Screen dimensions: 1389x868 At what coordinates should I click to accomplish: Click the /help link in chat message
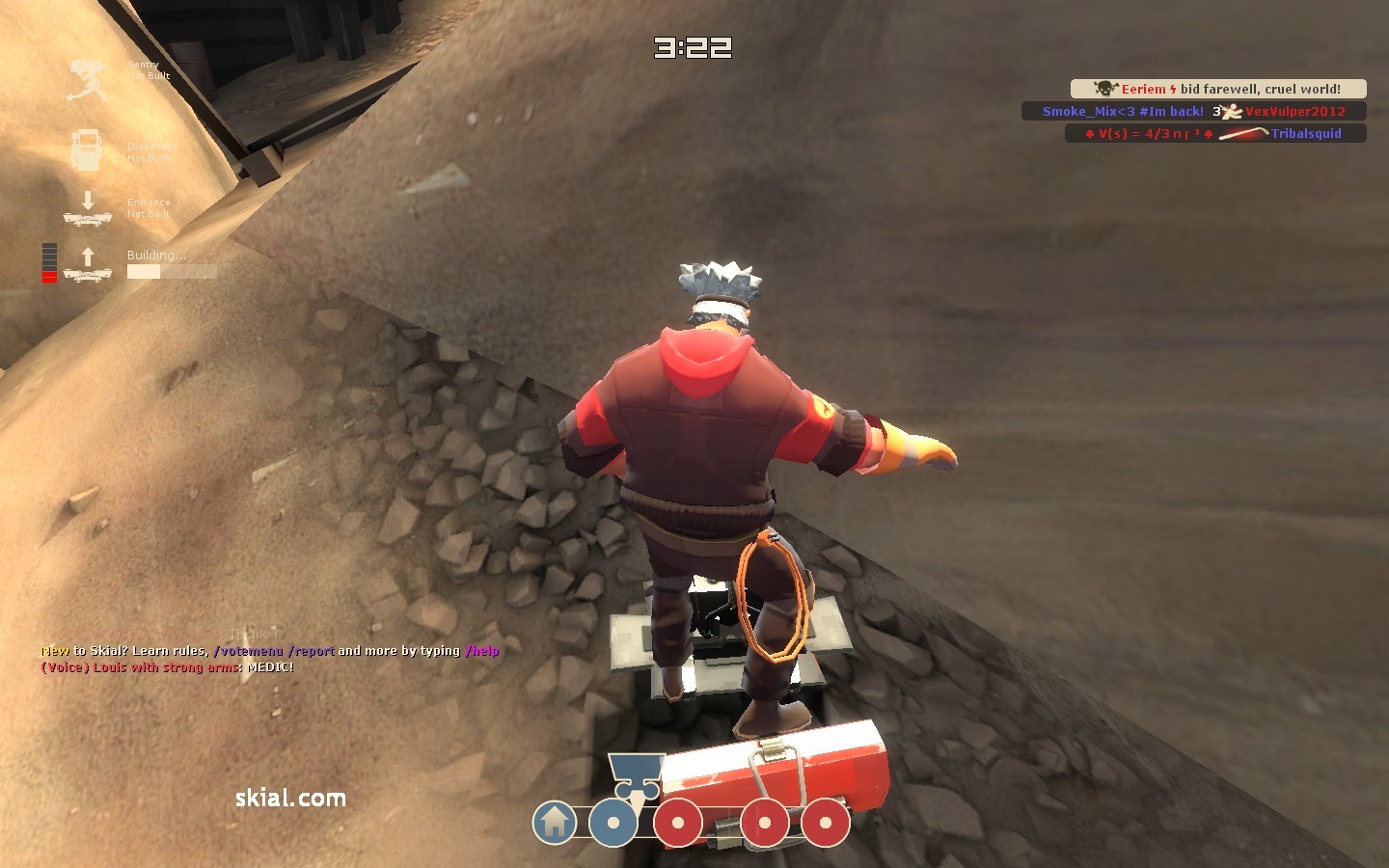(480, 651)
